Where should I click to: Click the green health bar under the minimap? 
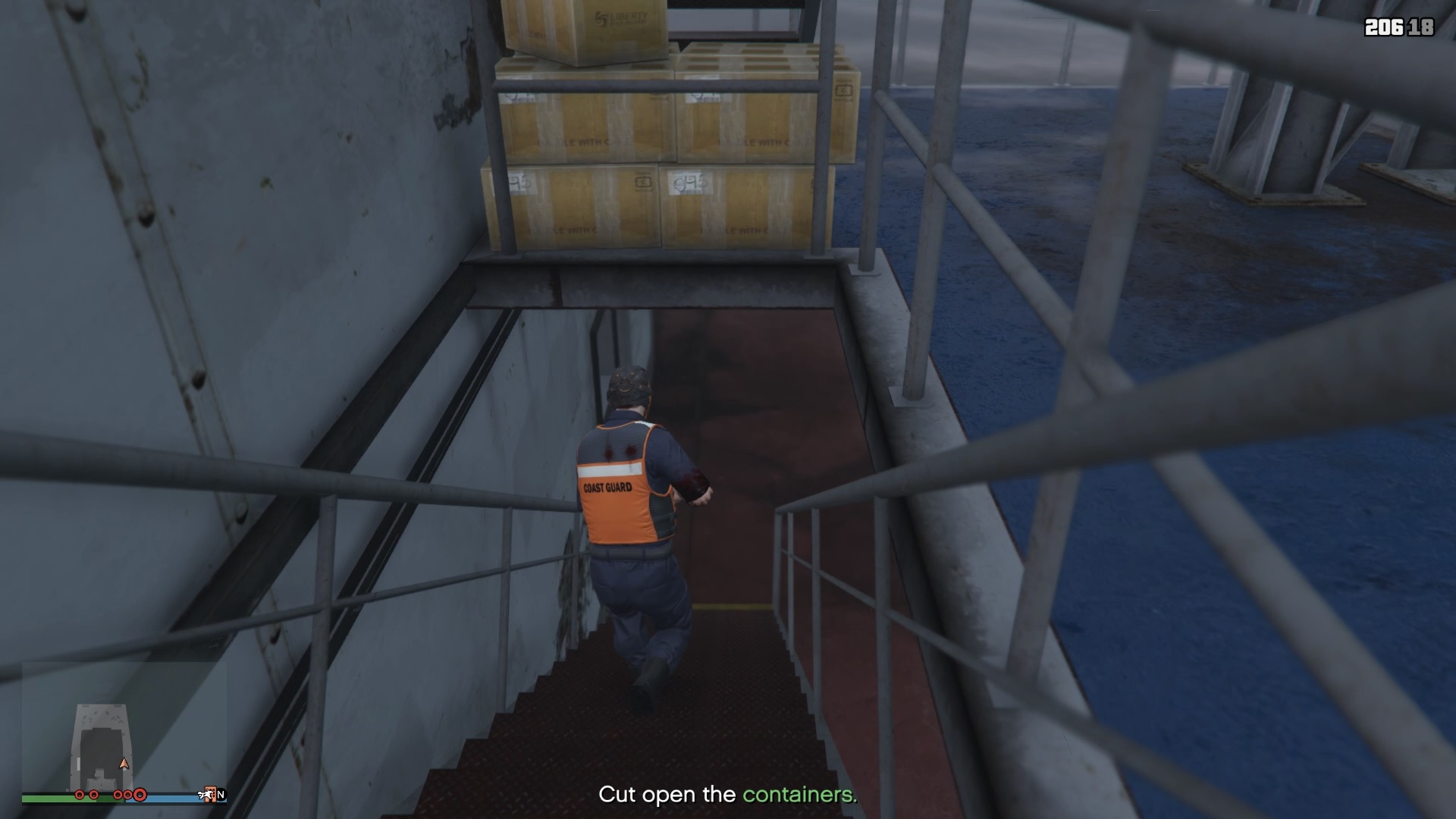(72, 799)
